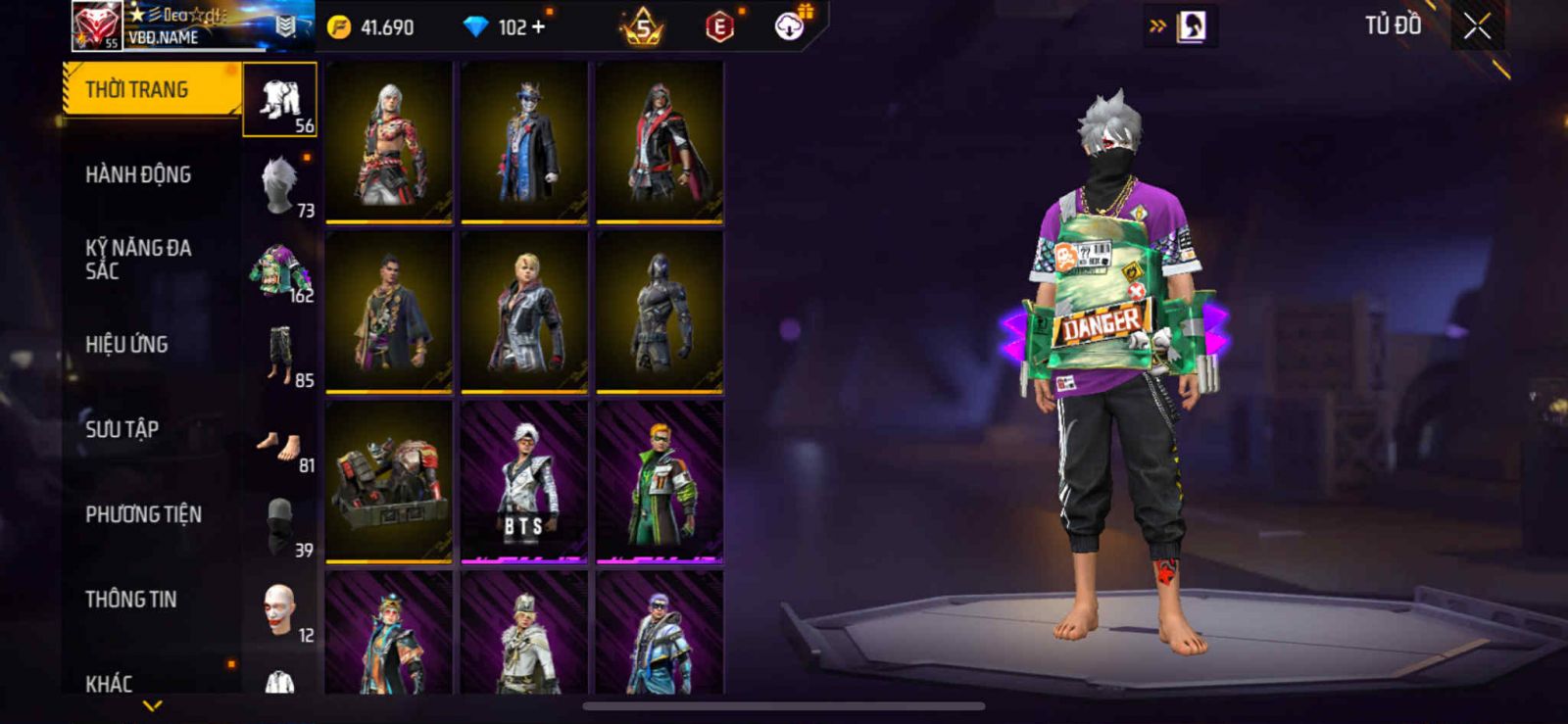Expand the character panel arrow button
The width and height of the screenshot is (1568, 724).
(x=1182, y=26)
